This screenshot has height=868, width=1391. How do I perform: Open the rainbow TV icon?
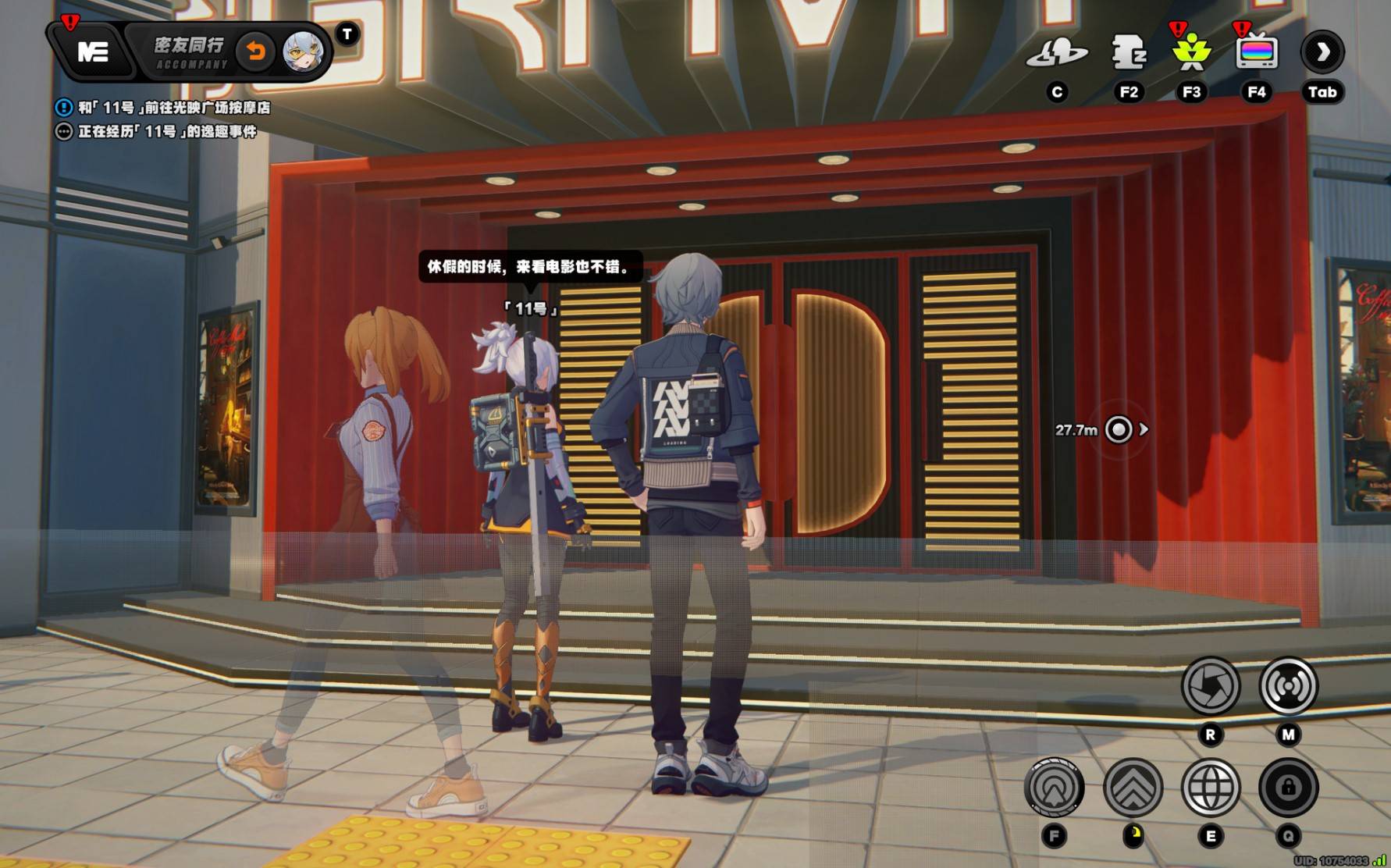1256,52
